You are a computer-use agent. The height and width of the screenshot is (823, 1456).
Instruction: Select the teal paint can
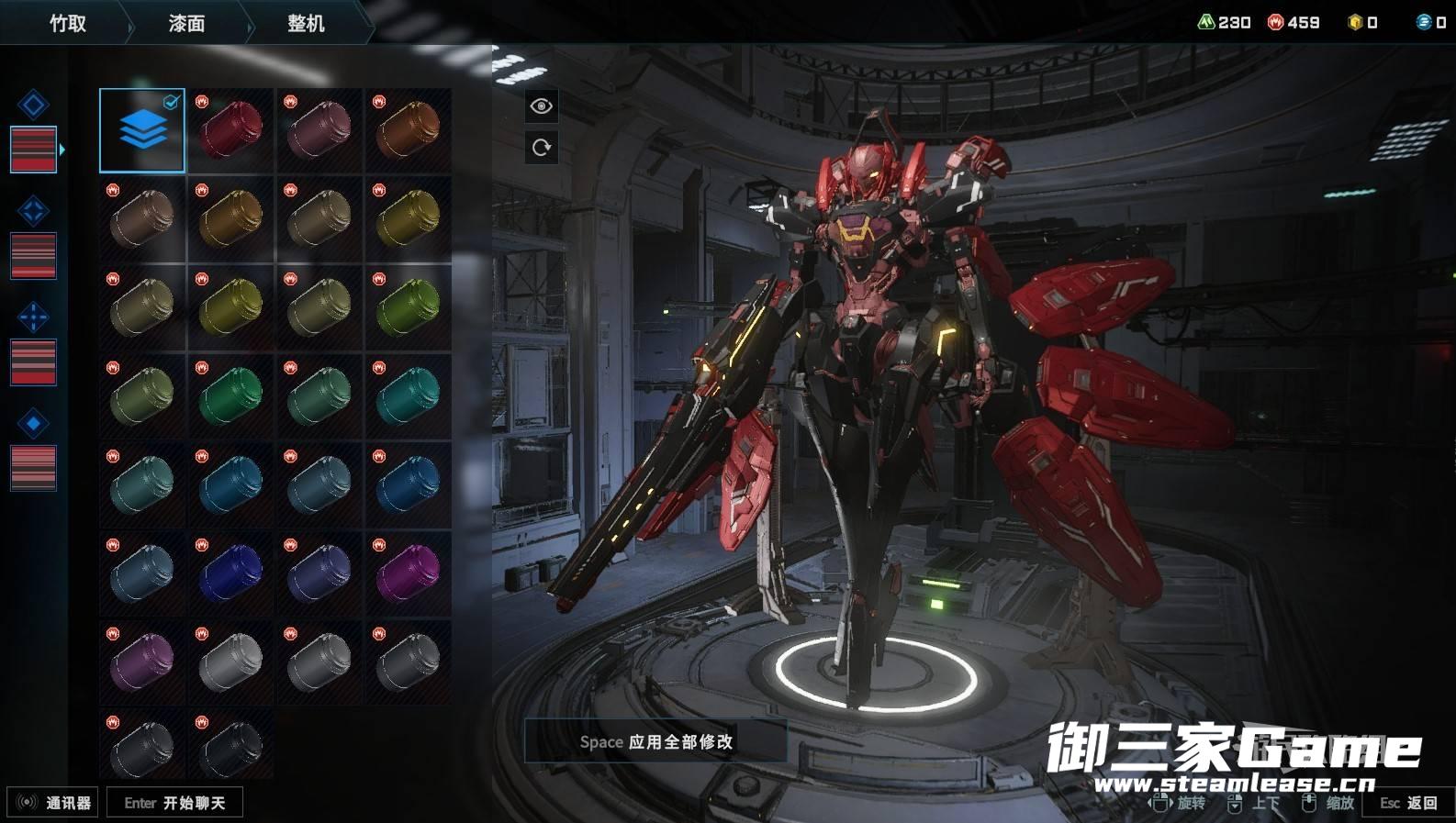409,396
